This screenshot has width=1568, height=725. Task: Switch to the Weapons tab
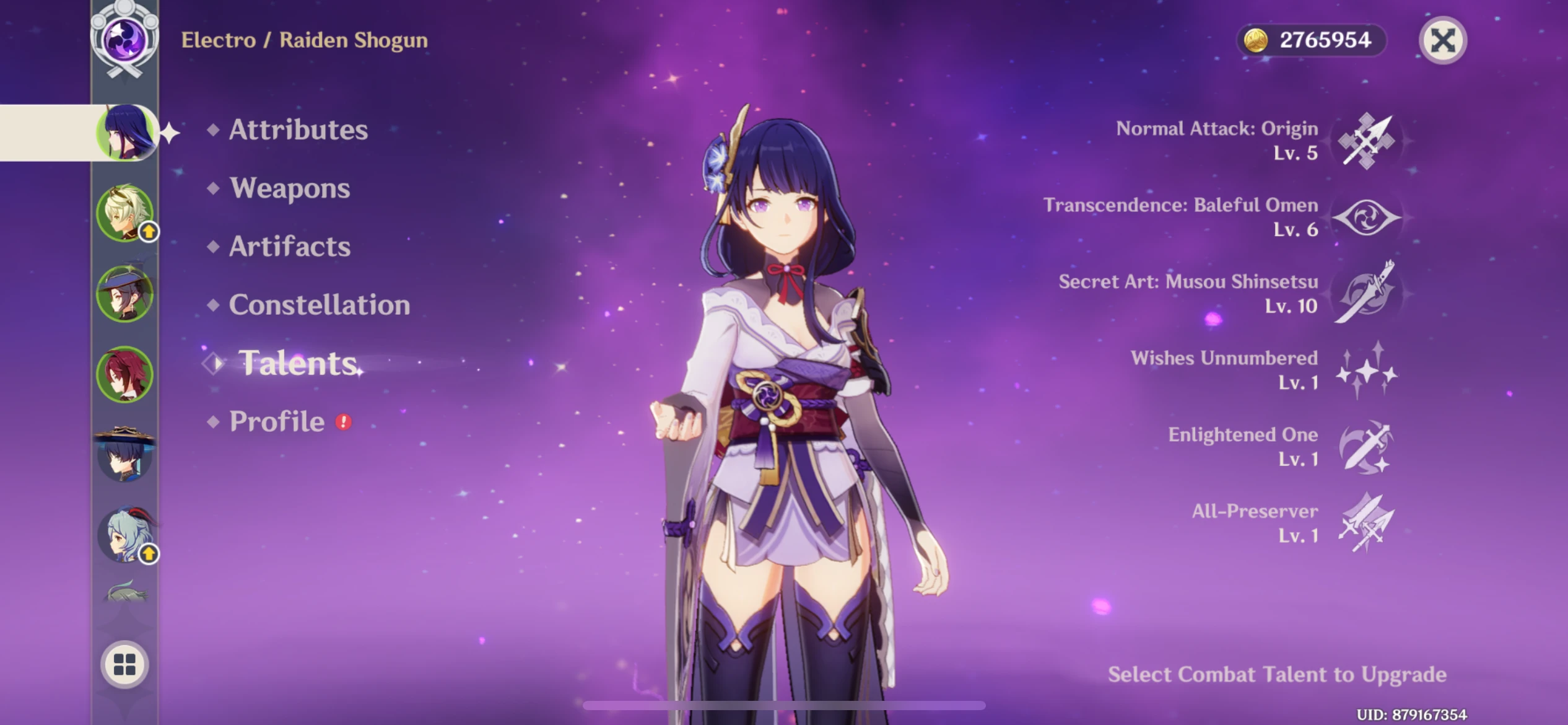click(x=289, y=188)
